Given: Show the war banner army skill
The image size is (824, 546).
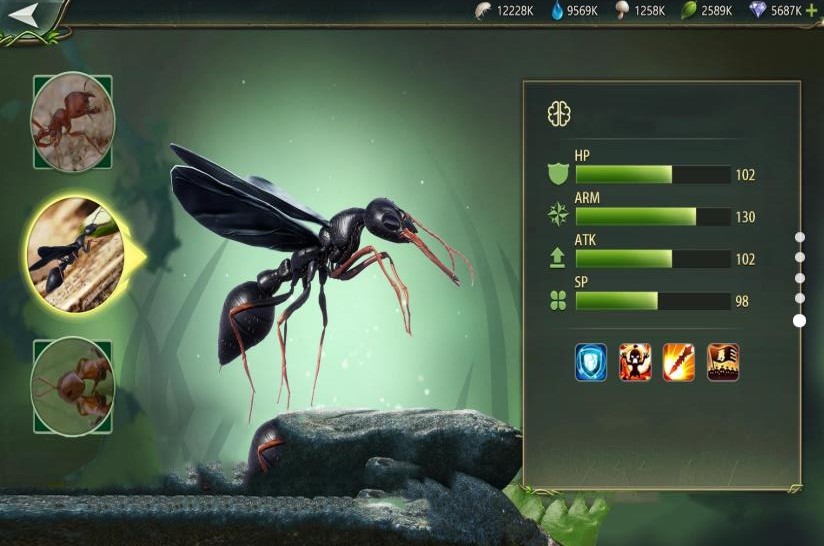Looking at the screenshot, I should [723, 362].
